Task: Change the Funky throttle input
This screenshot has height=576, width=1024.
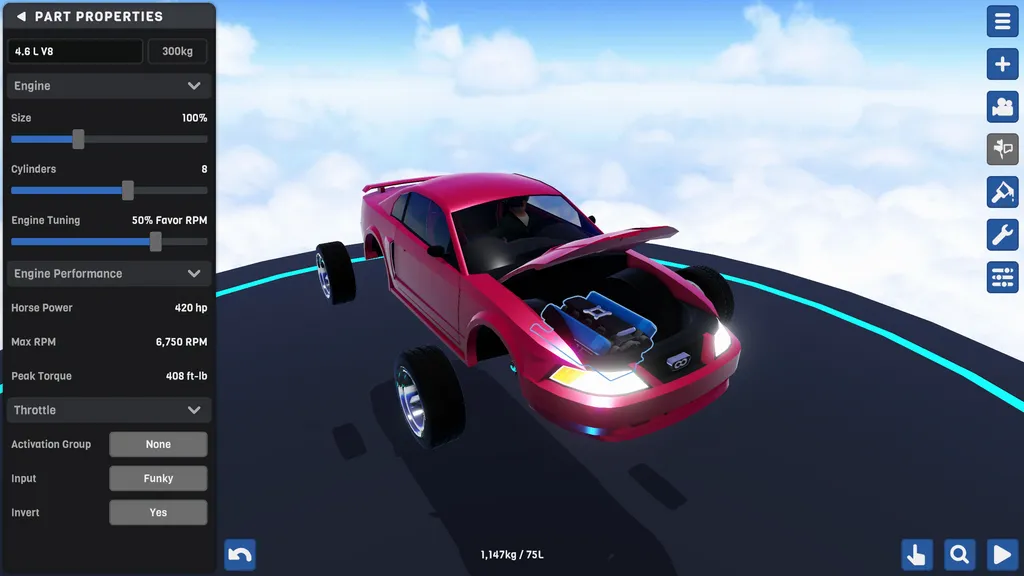Action: point(158,478)
